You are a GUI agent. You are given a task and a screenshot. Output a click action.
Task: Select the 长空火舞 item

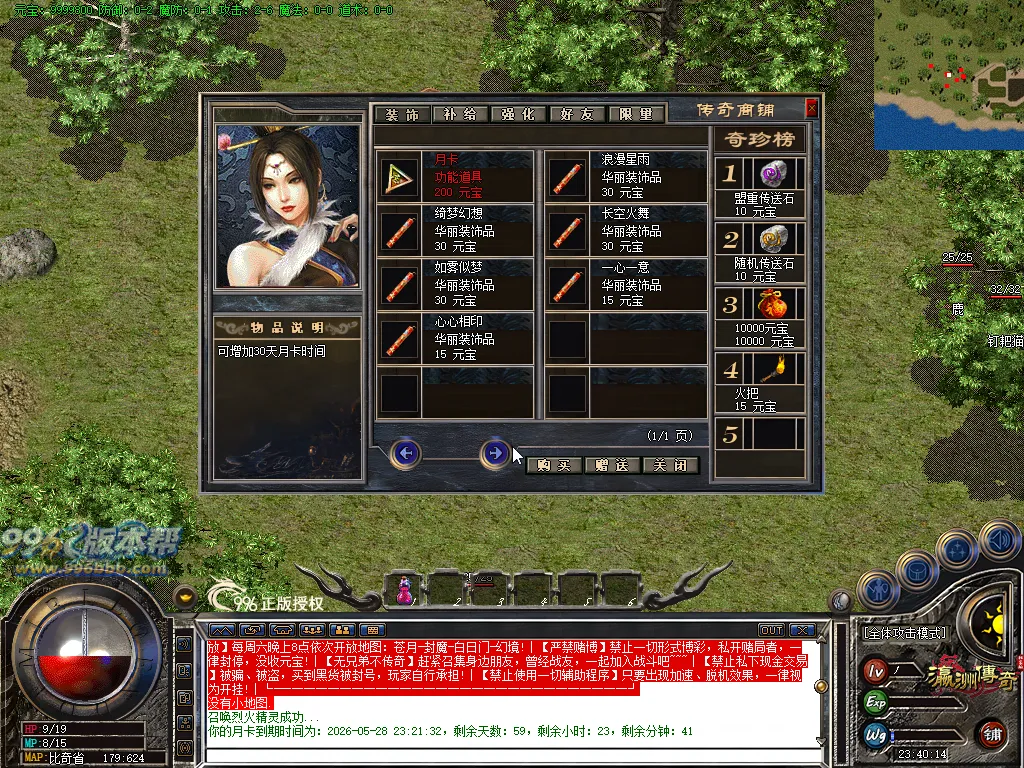coord(624,231)
